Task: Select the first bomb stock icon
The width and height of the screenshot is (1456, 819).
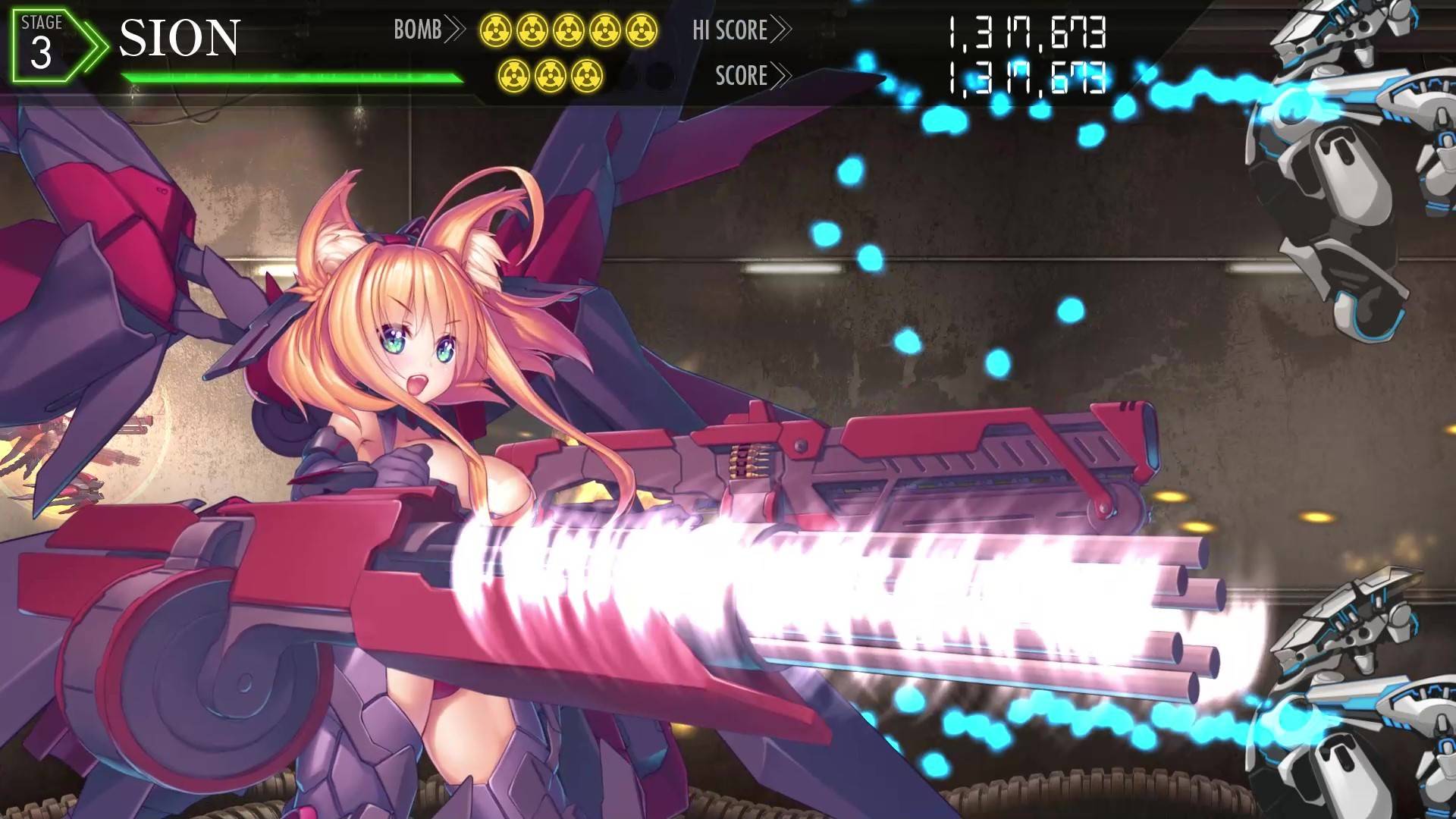Action: (x=496, y=30)
